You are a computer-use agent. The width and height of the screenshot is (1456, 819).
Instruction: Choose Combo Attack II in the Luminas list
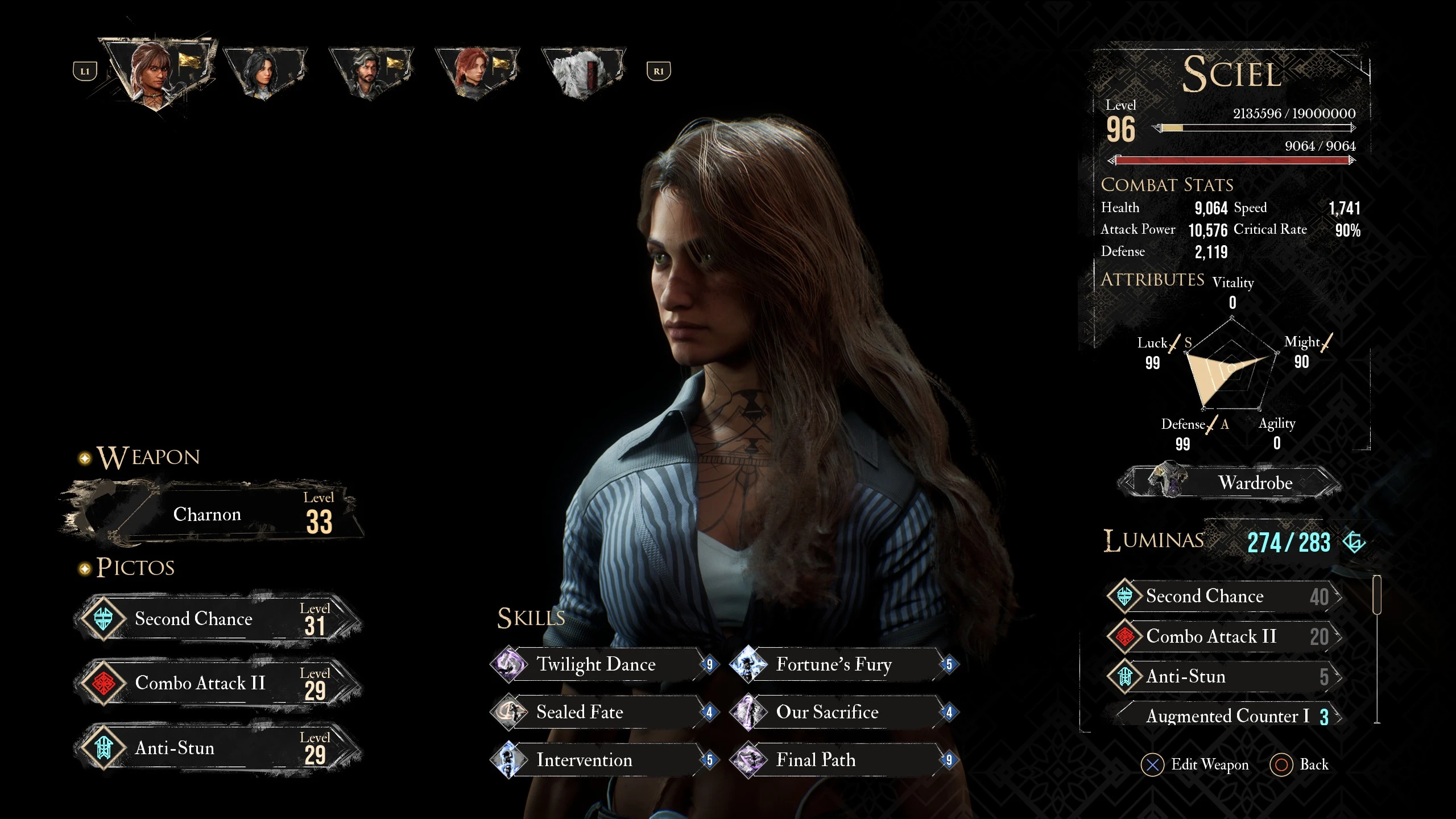(x=1224, y=636)
